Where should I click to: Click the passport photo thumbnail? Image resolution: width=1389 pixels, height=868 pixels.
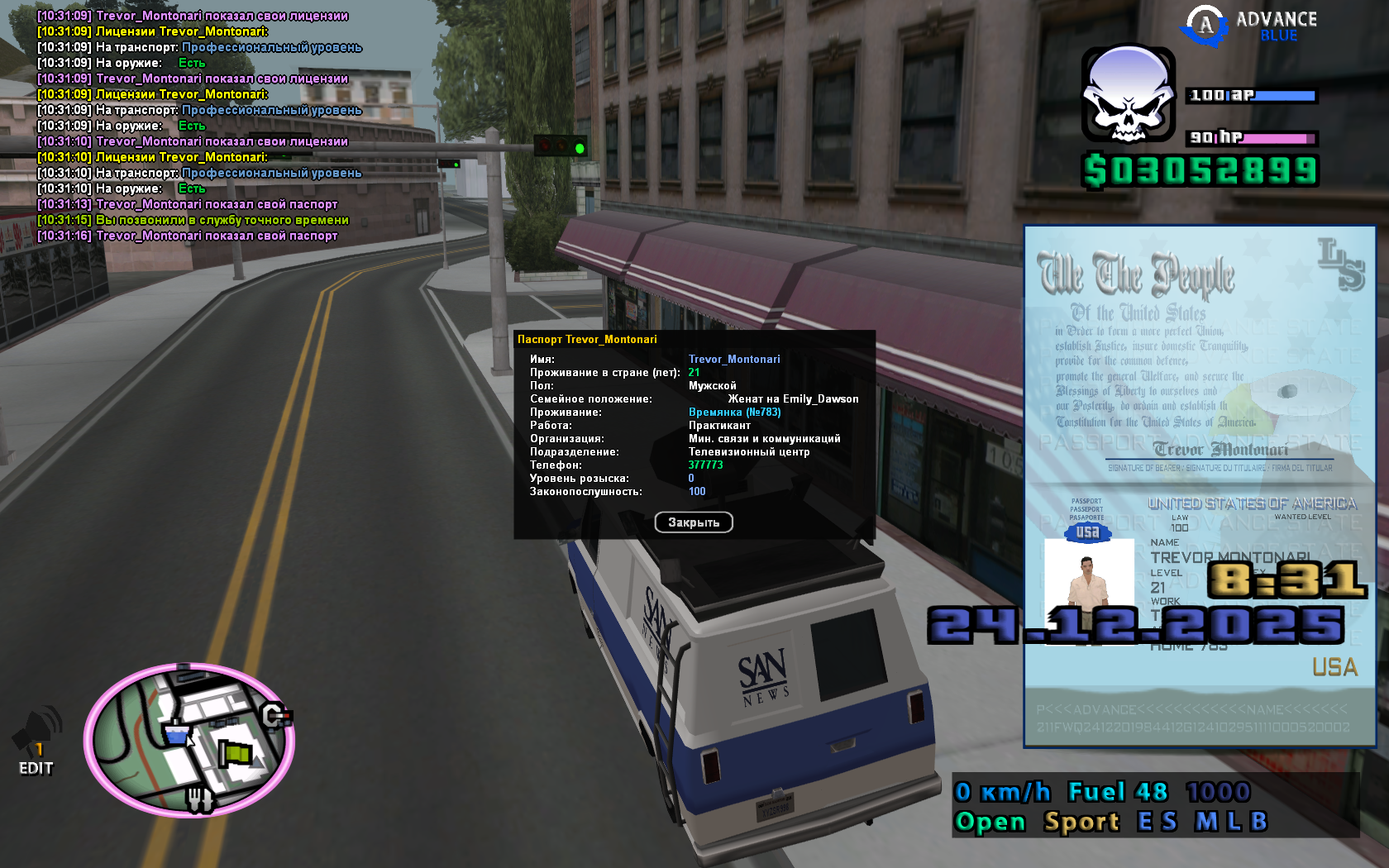click(x=1088, y=584)
